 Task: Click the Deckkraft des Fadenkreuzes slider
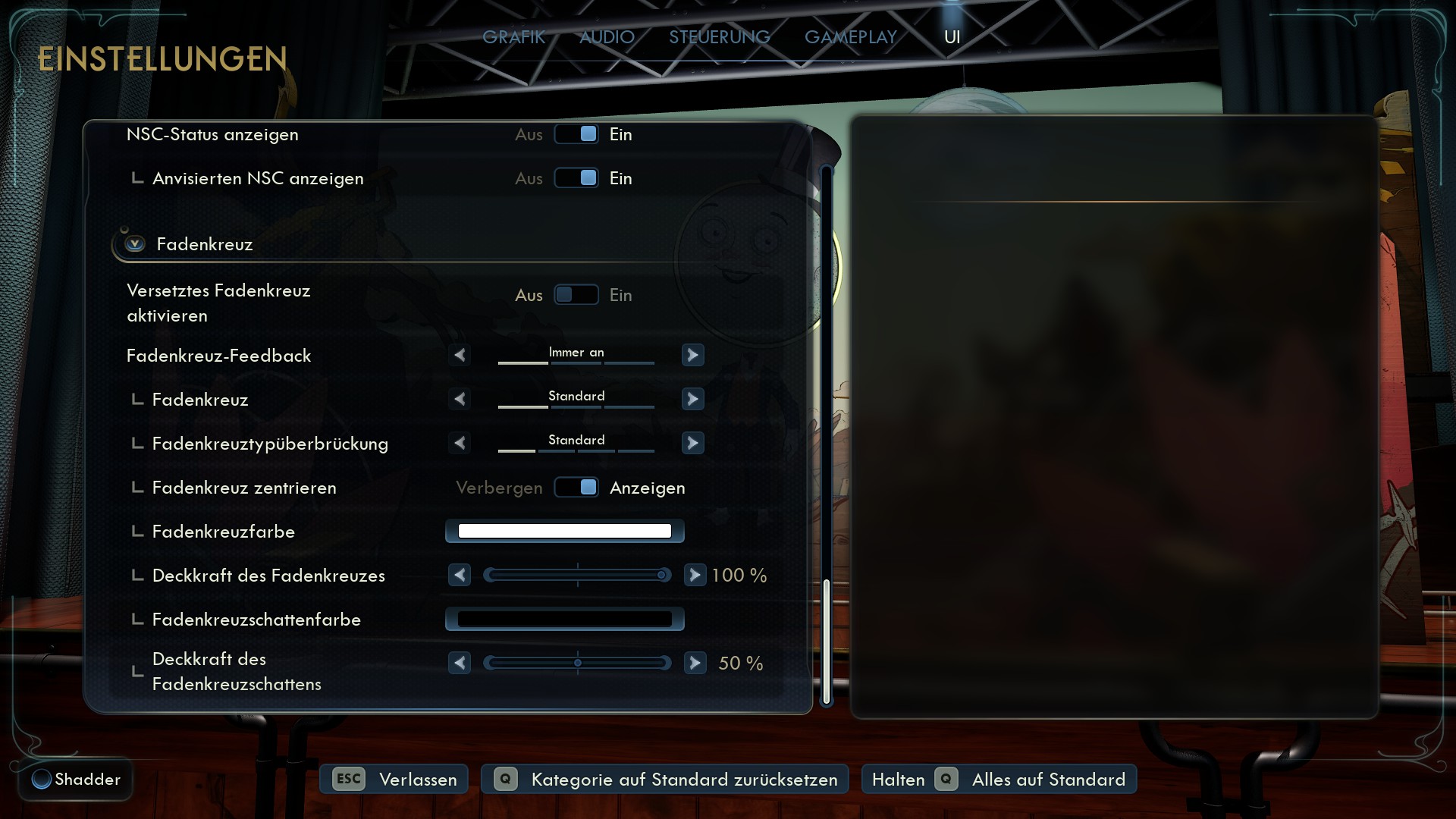[x=577, y=576]
